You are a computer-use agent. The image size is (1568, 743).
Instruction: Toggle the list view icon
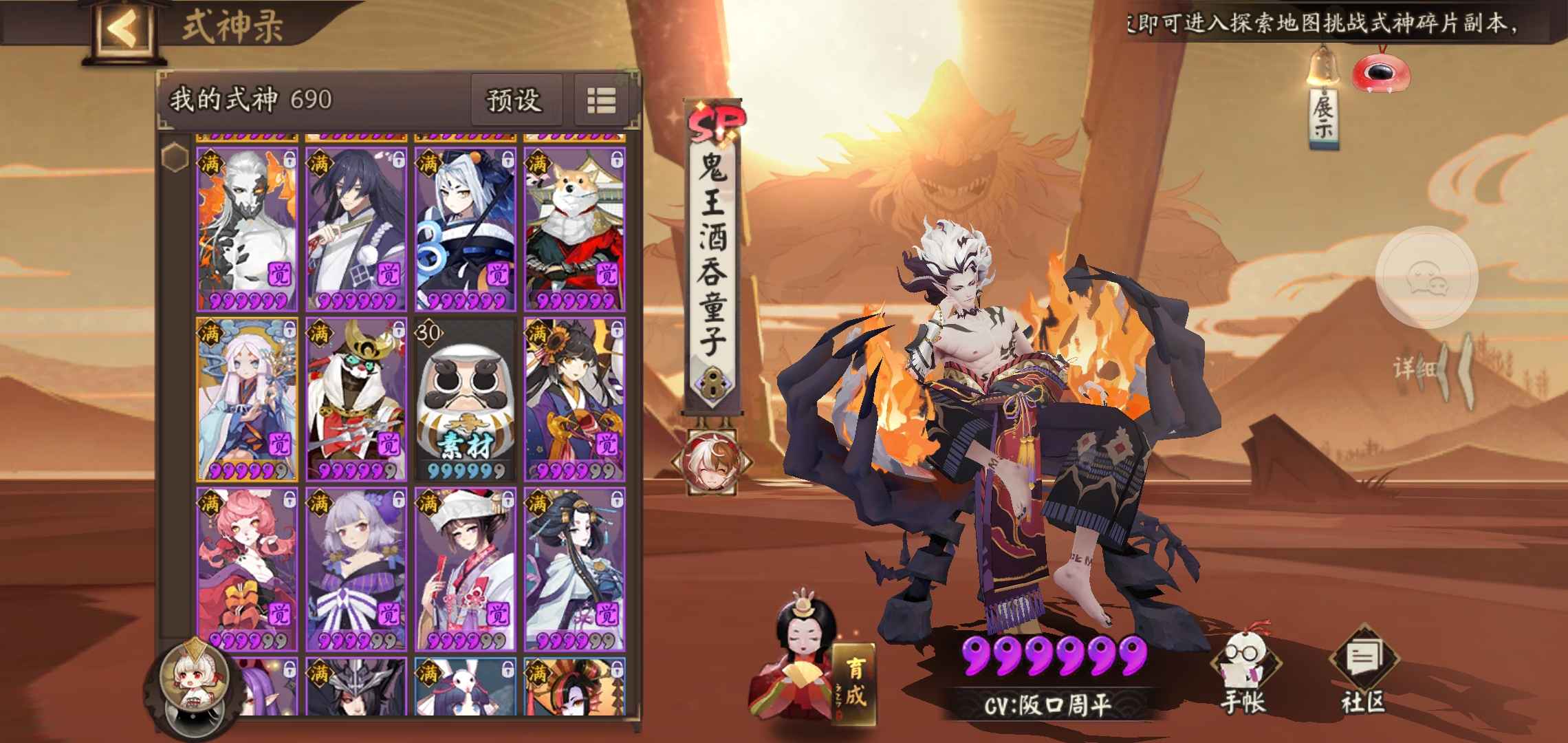[x=601, y=100]
